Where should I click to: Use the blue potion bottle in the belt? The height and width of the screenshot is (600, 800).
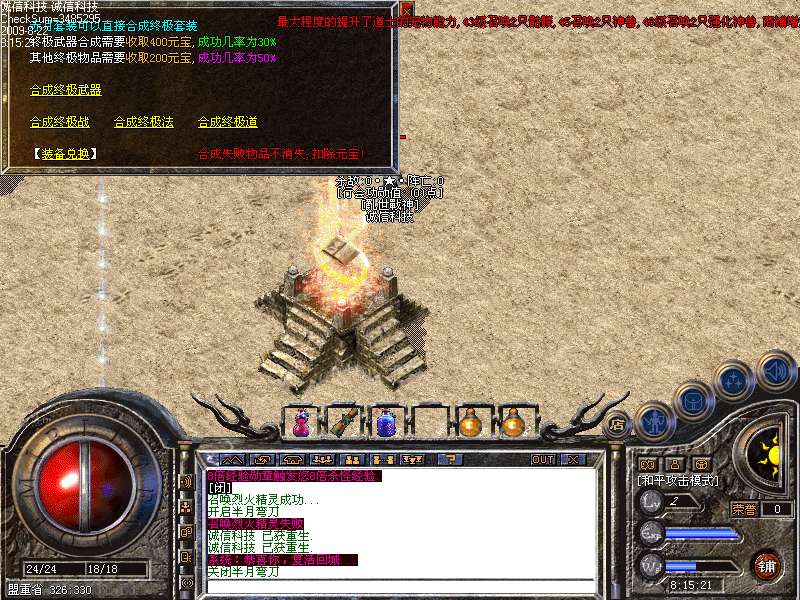tap(385, 422)
